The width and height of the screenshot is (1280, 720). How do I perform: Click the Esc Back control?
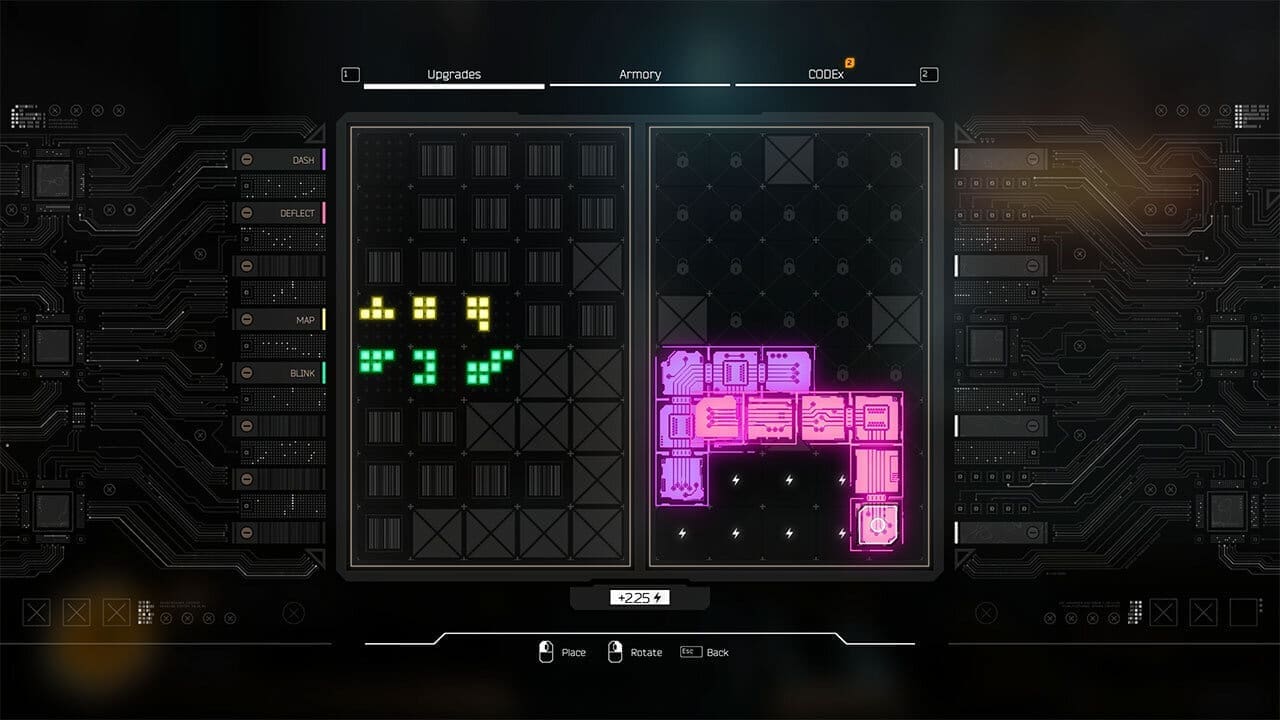point(705,652)
